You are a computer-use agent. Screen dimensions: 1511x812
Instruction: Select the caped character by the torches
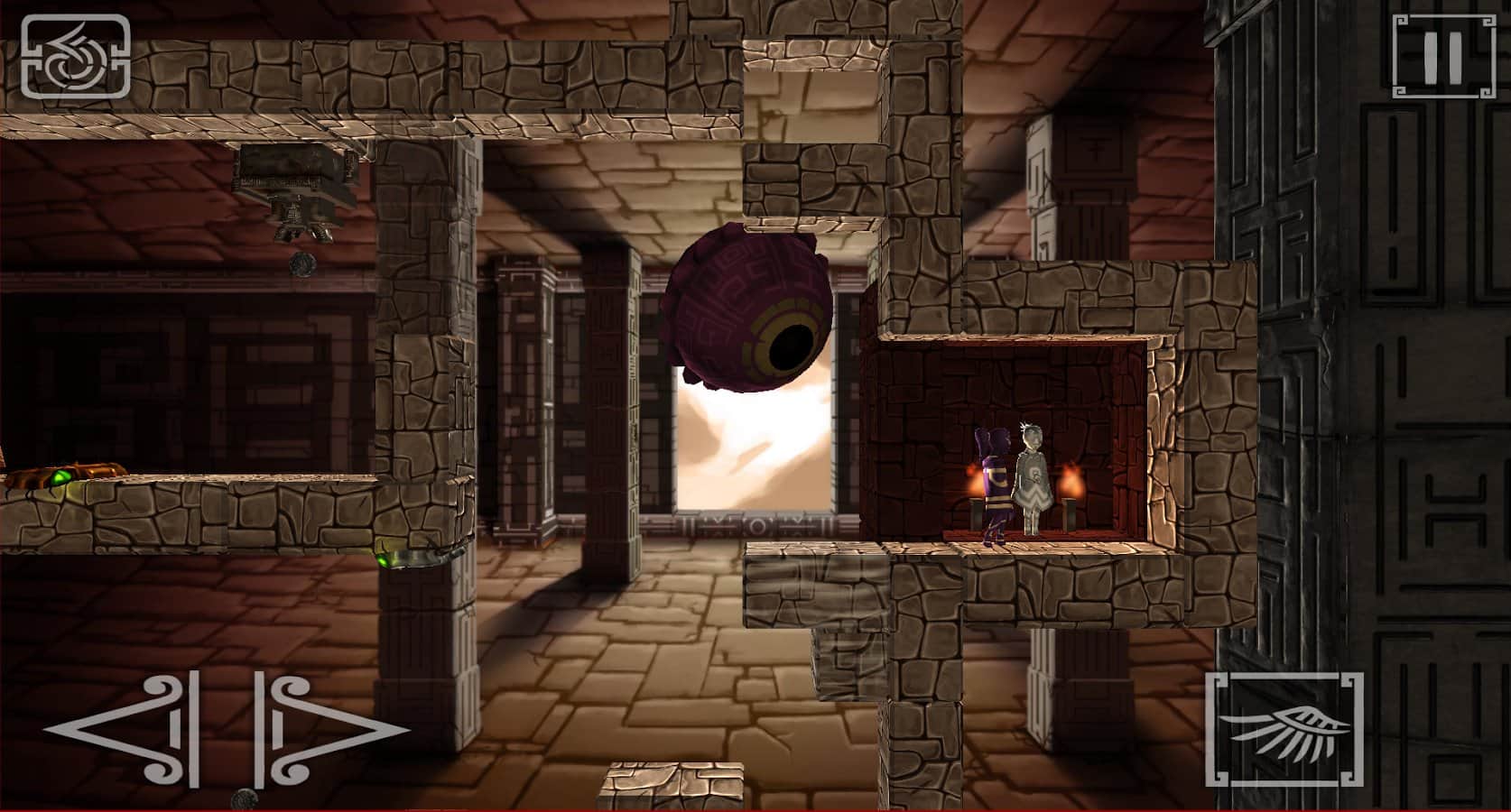coord(1032,478)
